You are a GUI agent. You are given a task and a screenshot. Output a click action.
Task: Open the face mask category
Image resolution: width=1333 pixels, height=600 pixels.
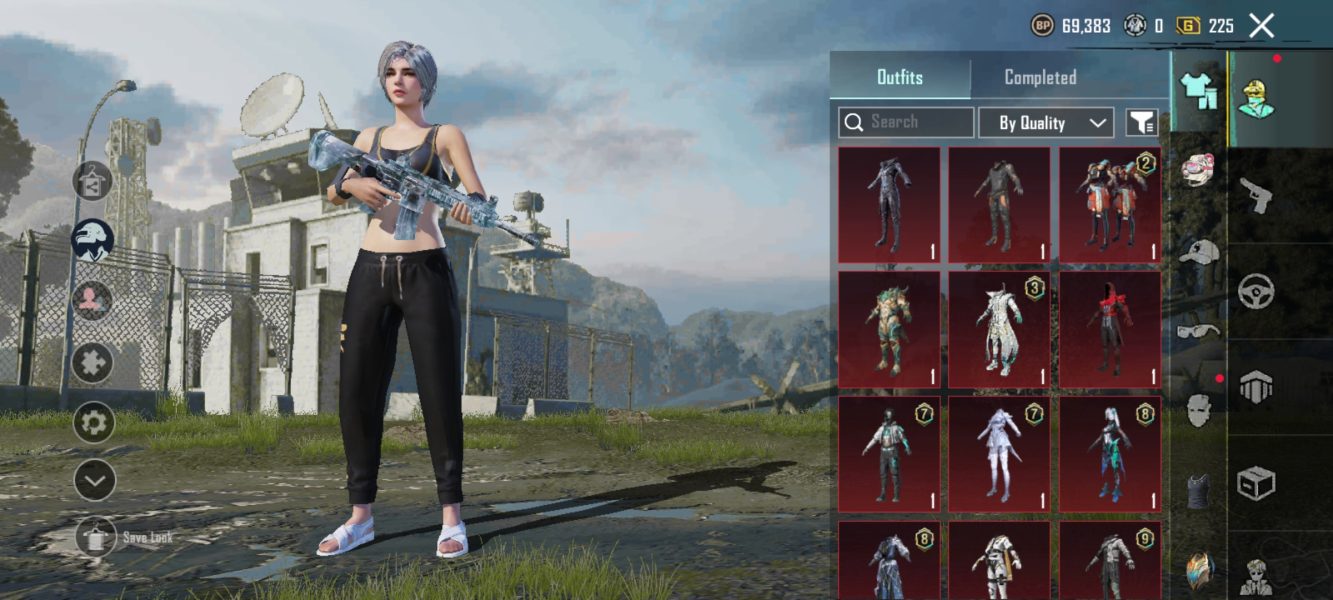[x=1198, y=410]
